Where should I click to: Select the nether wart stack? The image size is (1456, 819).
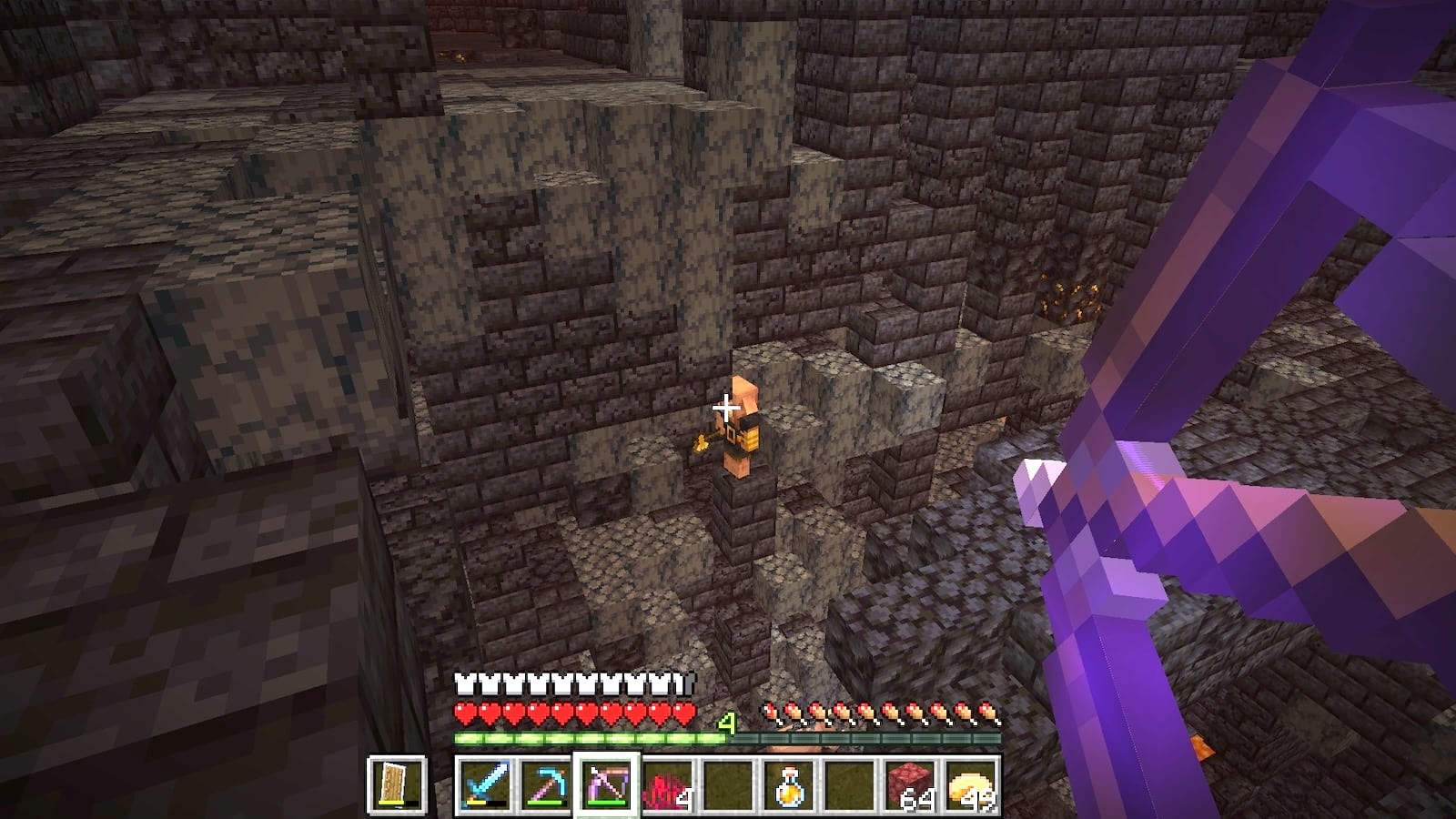coord(666,784)
